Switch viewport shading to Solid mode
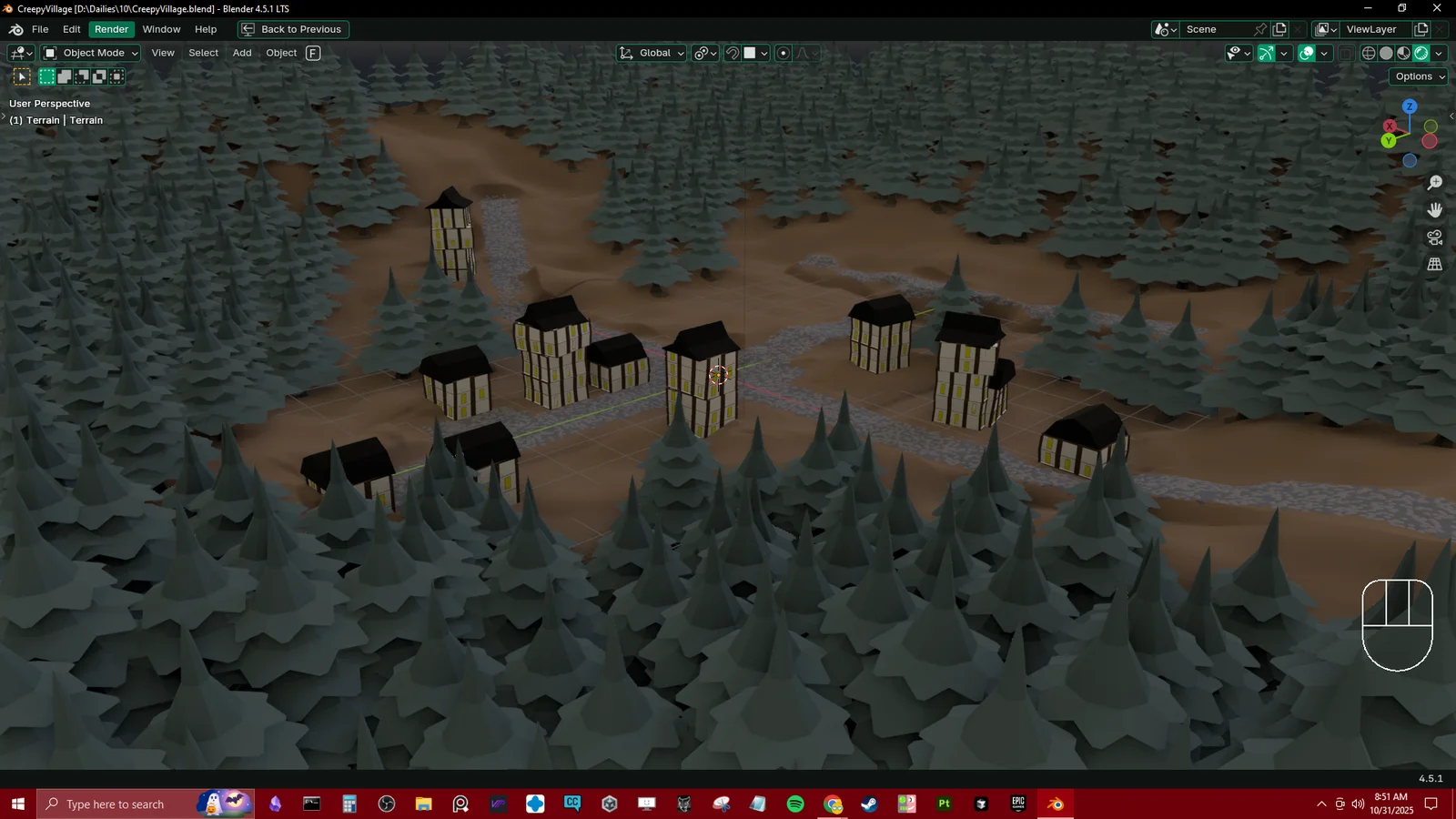1456x819 pixels. [1385, 53]
